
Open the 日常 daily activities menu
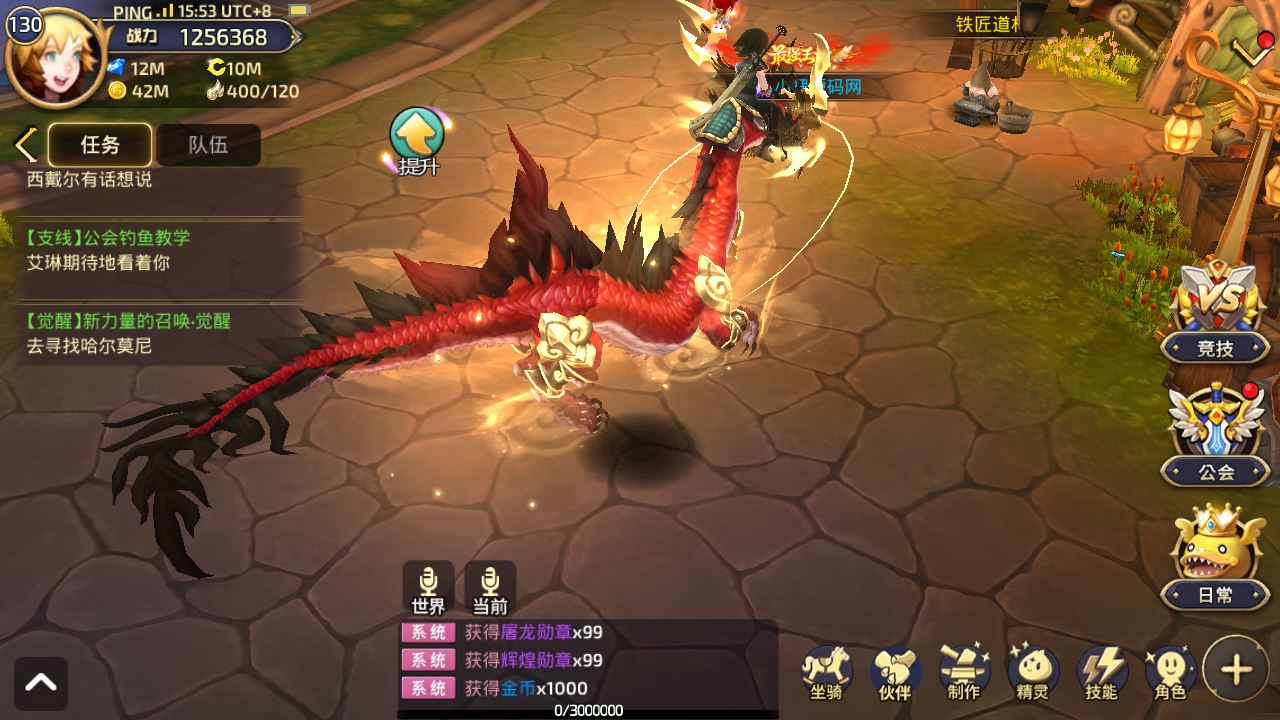click(1215, 558)
